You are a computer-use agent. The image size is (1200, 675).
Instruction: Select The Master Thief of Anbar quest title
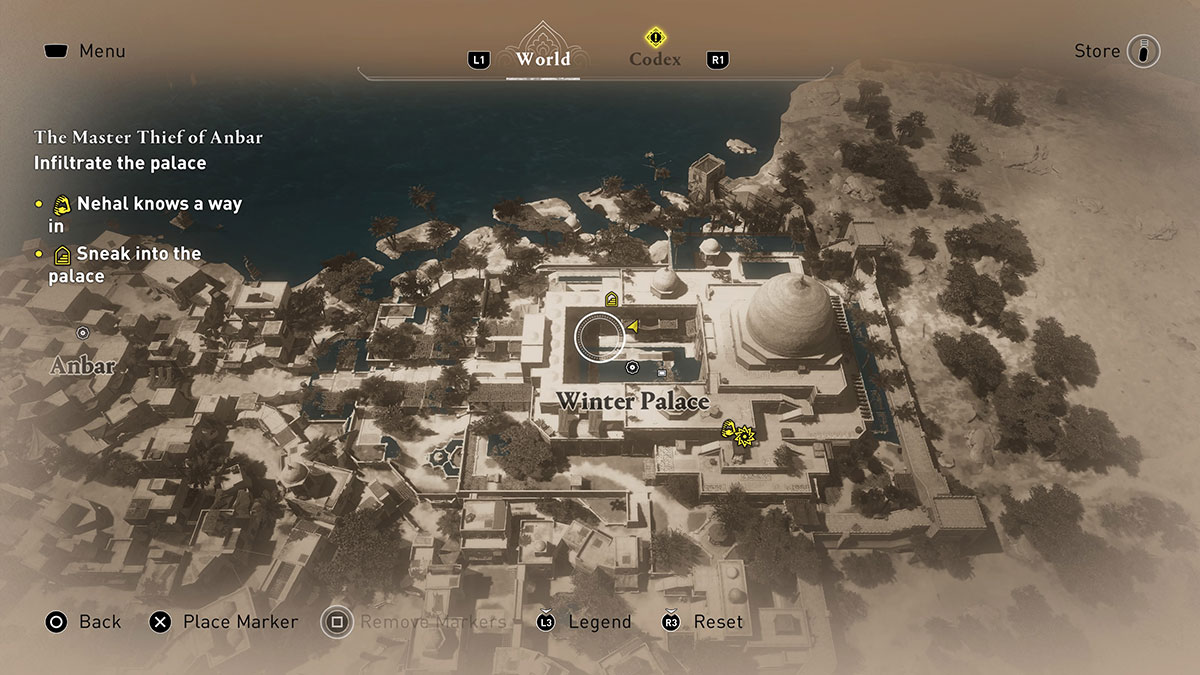pos(148,137)
